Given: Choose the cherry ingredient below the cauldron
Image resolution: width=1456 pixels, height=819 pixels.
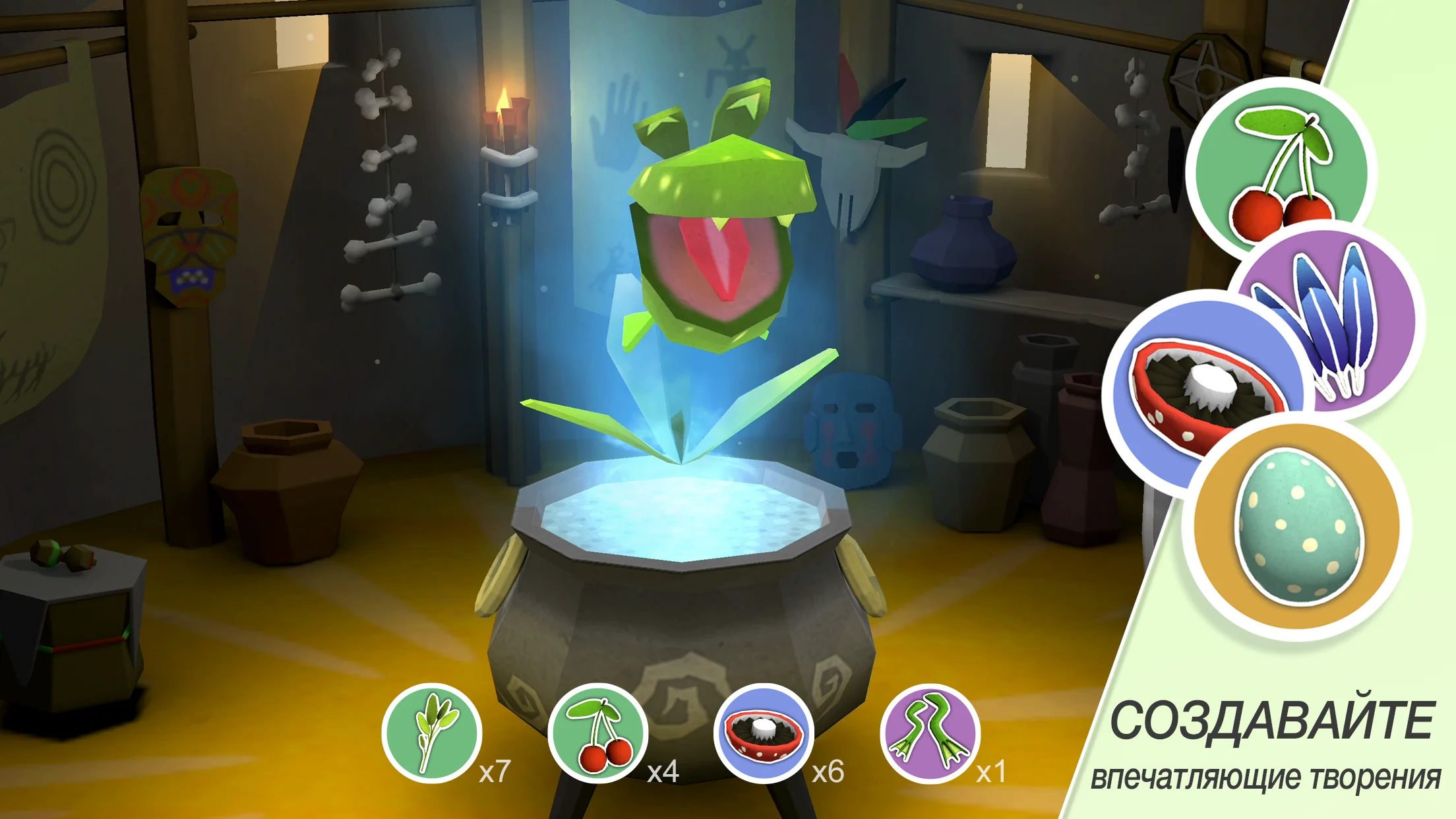Looking at the screenshot, I should pos(598,733).
